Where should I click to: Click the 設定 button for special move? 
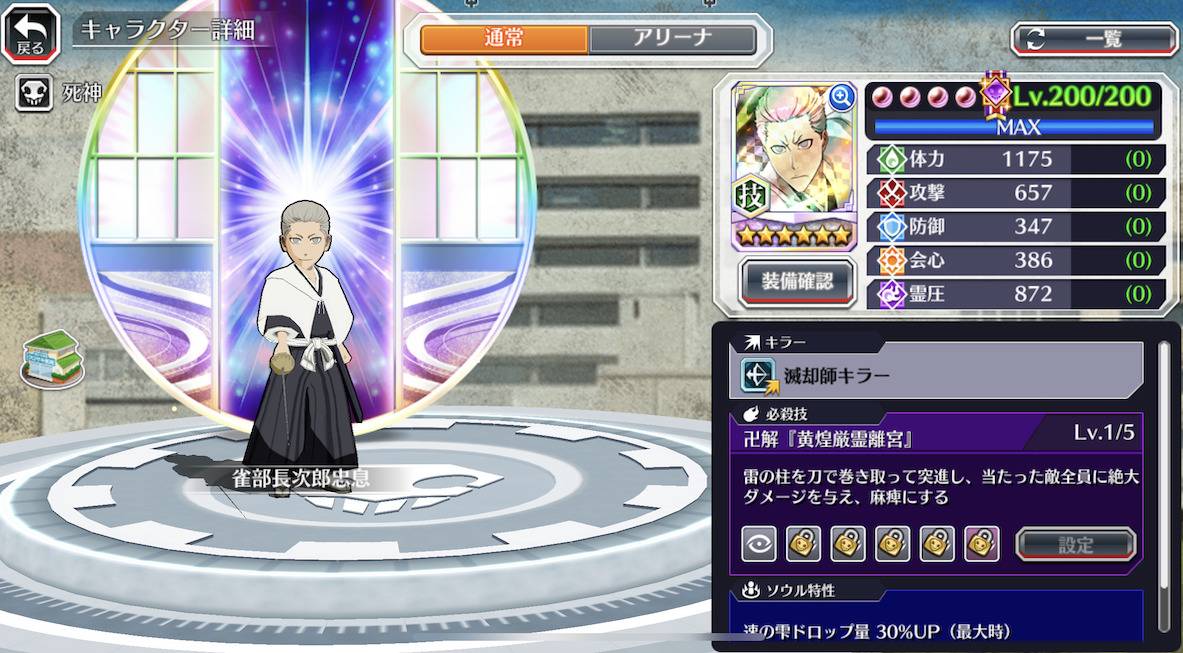coord(1076,545)
